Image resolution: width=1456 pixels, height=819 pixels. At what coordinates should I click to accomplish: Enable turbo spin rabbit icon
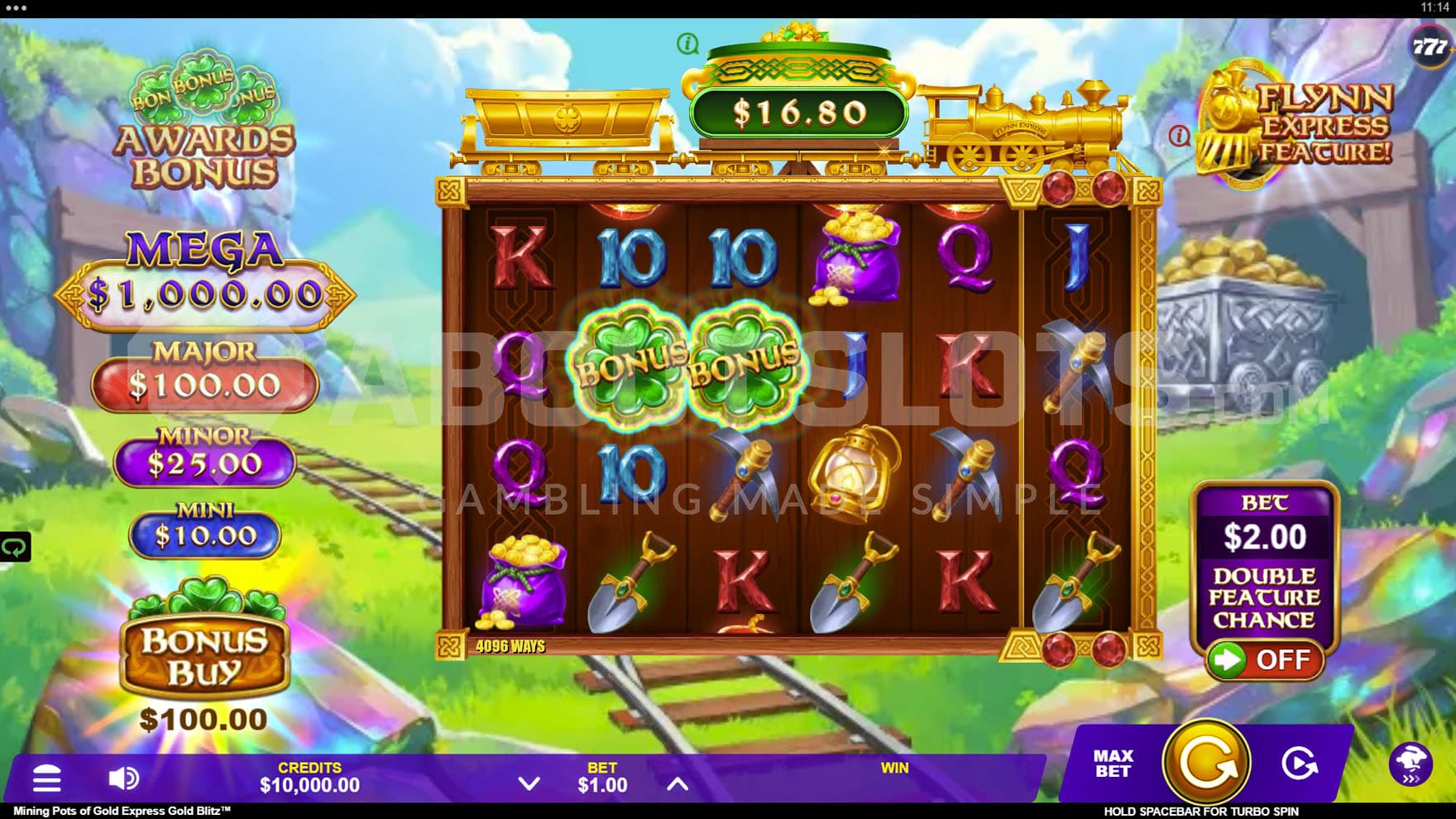(1410, 764)
